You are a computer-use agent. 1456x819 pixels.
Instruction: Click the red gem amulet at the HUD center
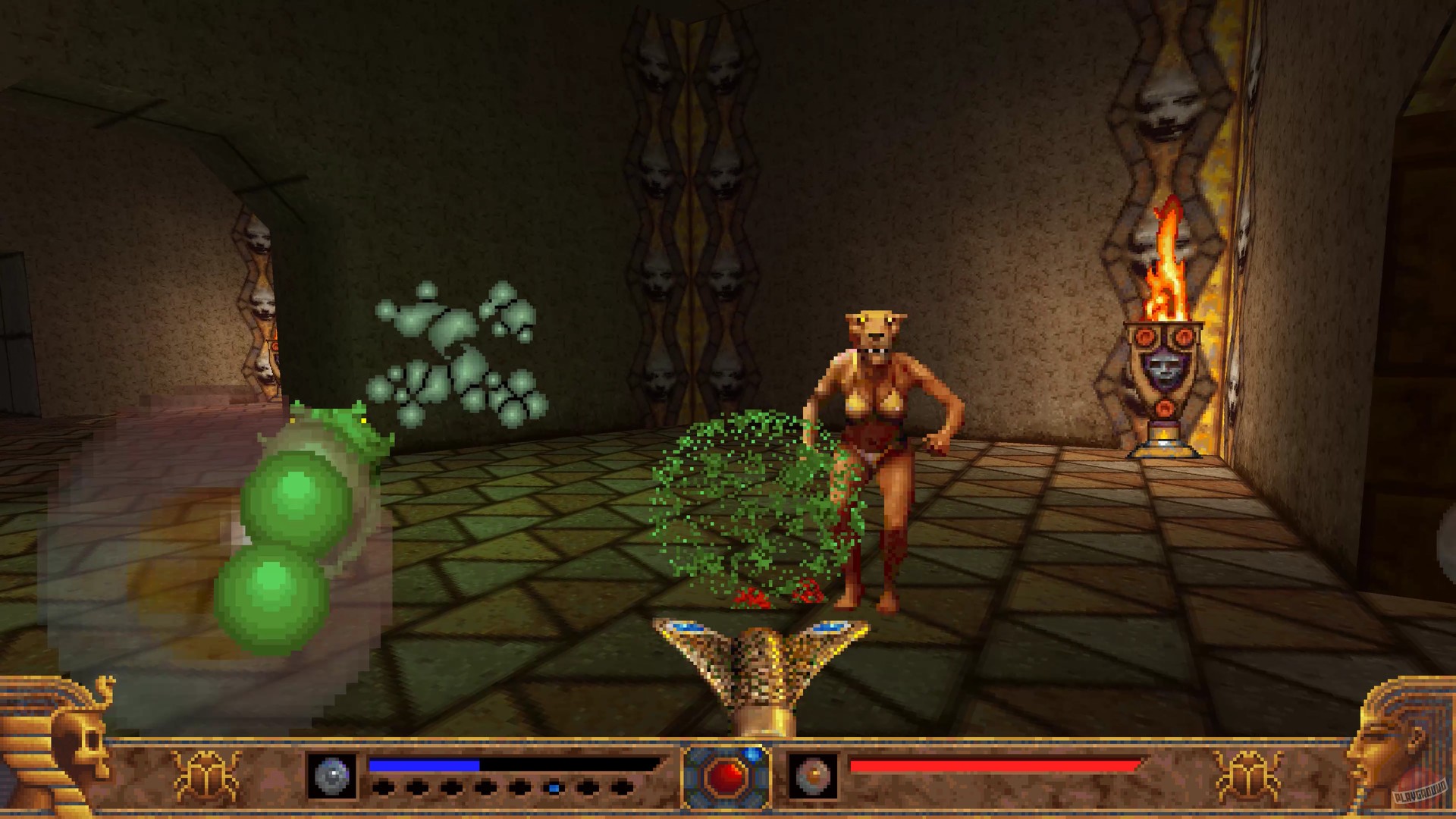pyautogui.click(x=727, y=778)
